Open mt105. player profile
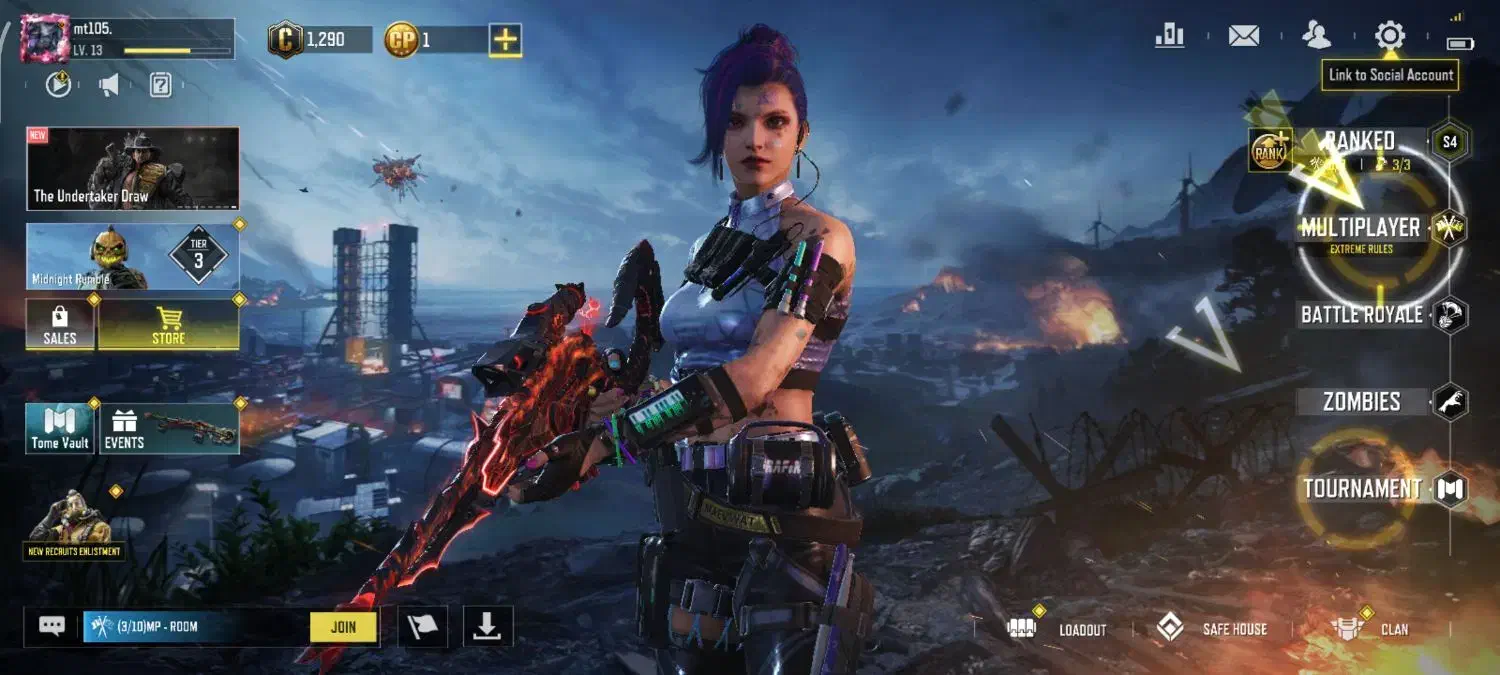Viewport: 1500px width, 675px height. tap(45, 38)
